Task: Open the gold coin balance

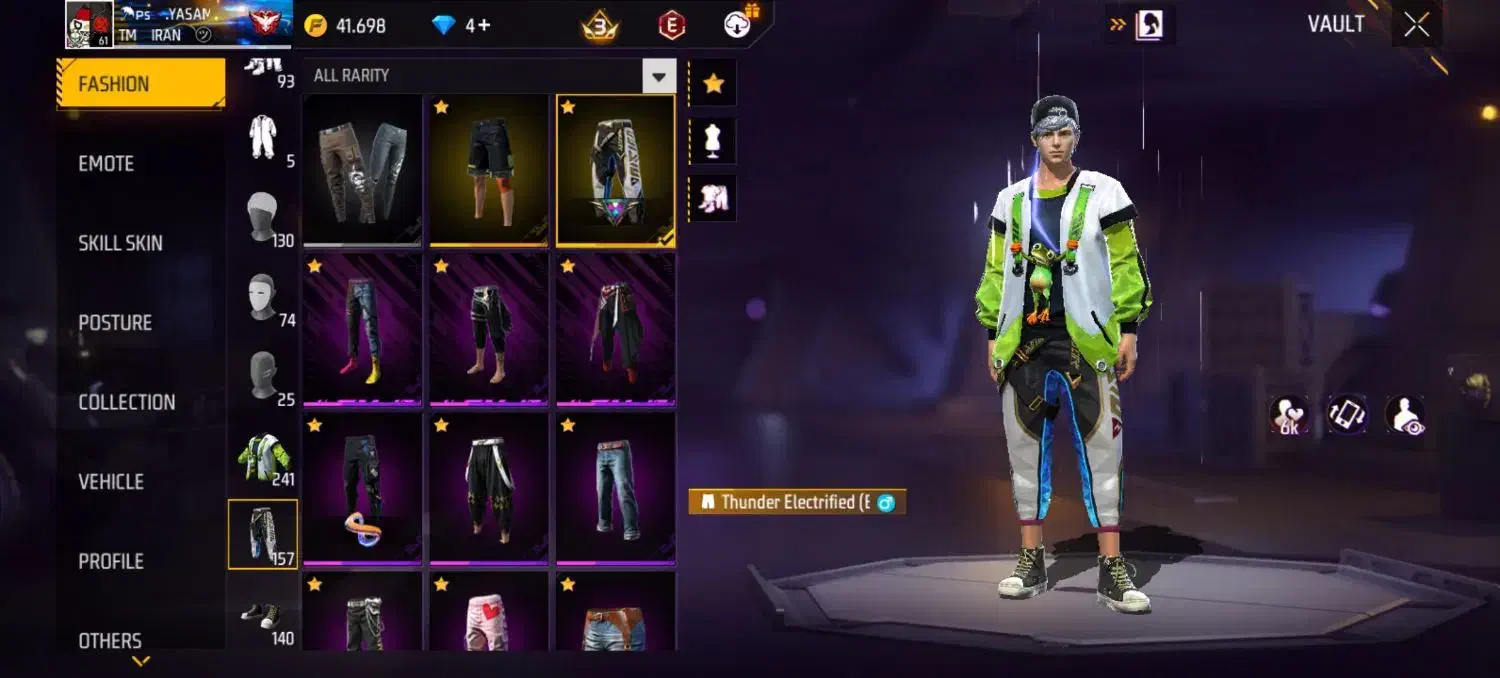Action: click(346, 26)
